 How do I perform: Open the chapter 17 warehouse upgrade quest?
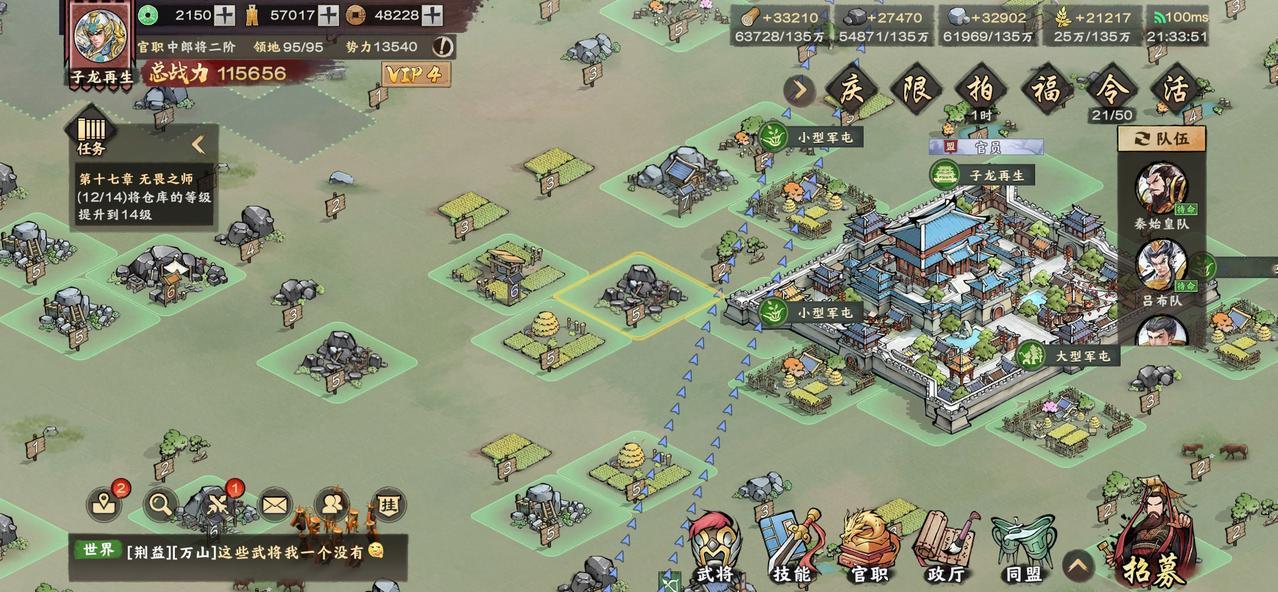(x=146, y=197)
